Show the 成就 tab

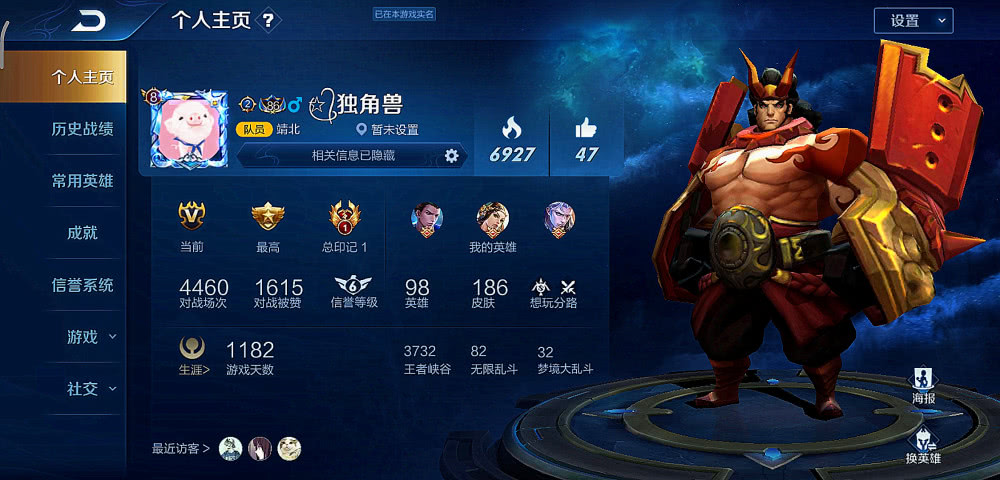pyautogui.click(x=82, y=233)
